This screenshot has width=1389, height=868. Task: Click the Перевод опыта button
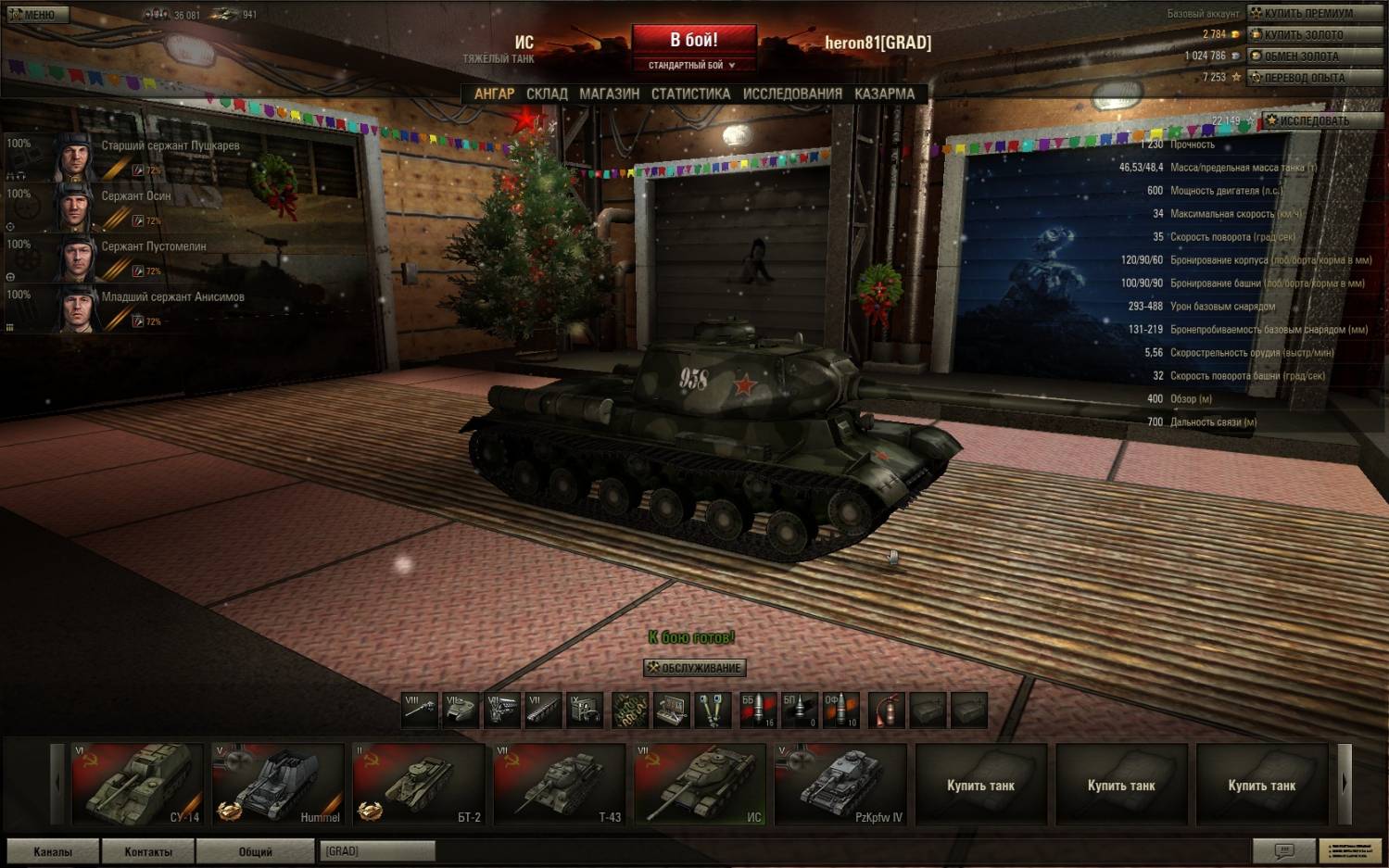(x=1314, y=78)
